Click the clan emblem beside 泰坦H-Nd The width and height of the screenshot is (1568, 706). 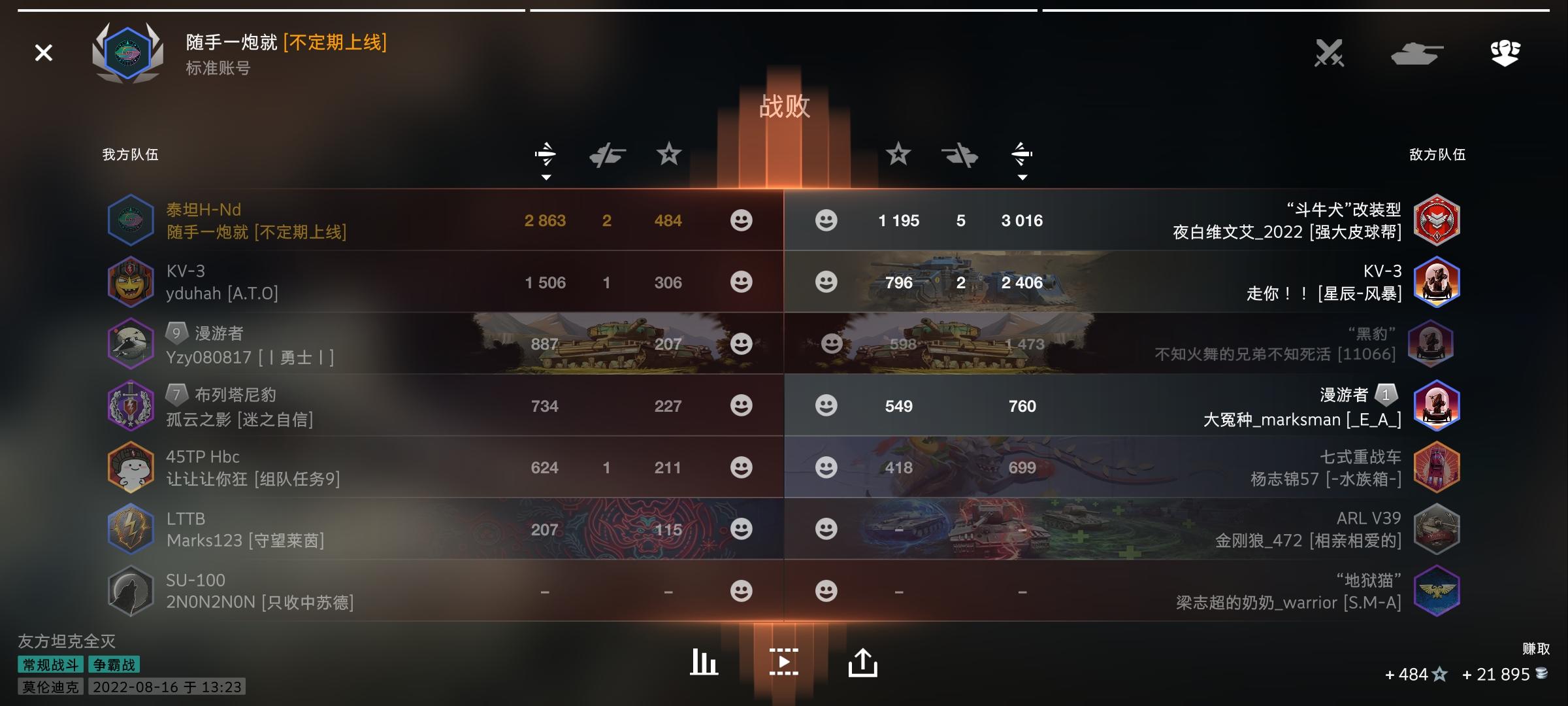click(131, 220)
